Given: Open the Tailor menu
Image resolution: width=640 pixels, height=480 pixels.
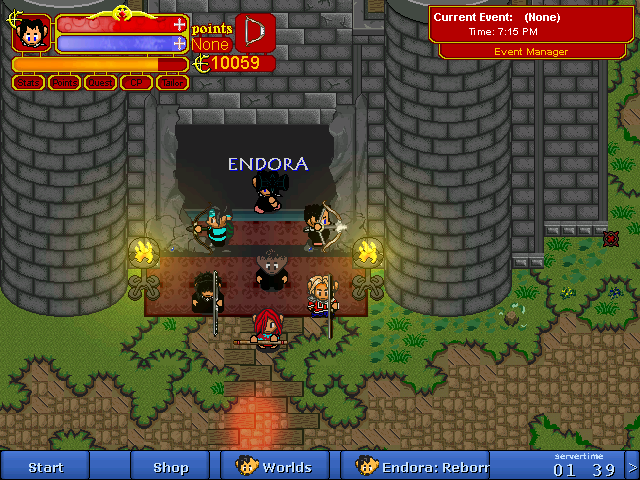Looking at the screenshot, I should click(172, 83).
